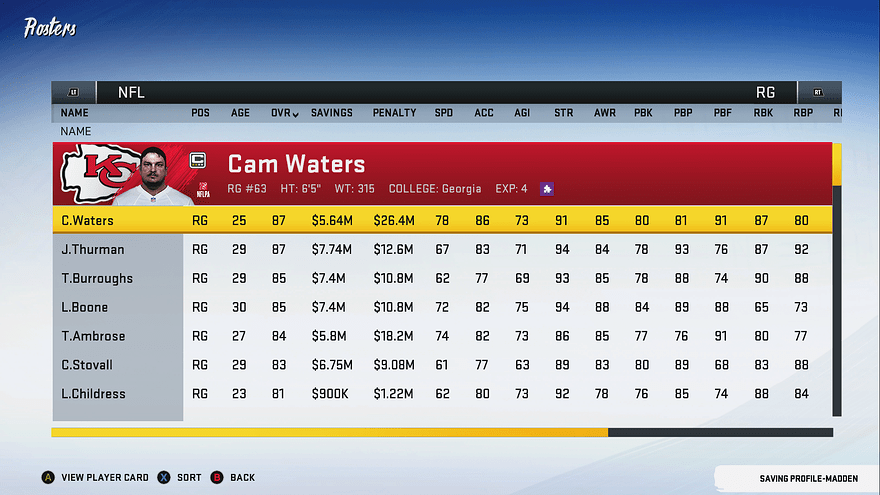Viewport: 880px width, 495px height.
Task: Choose the L.Childress player row
Action: (94, 394)
